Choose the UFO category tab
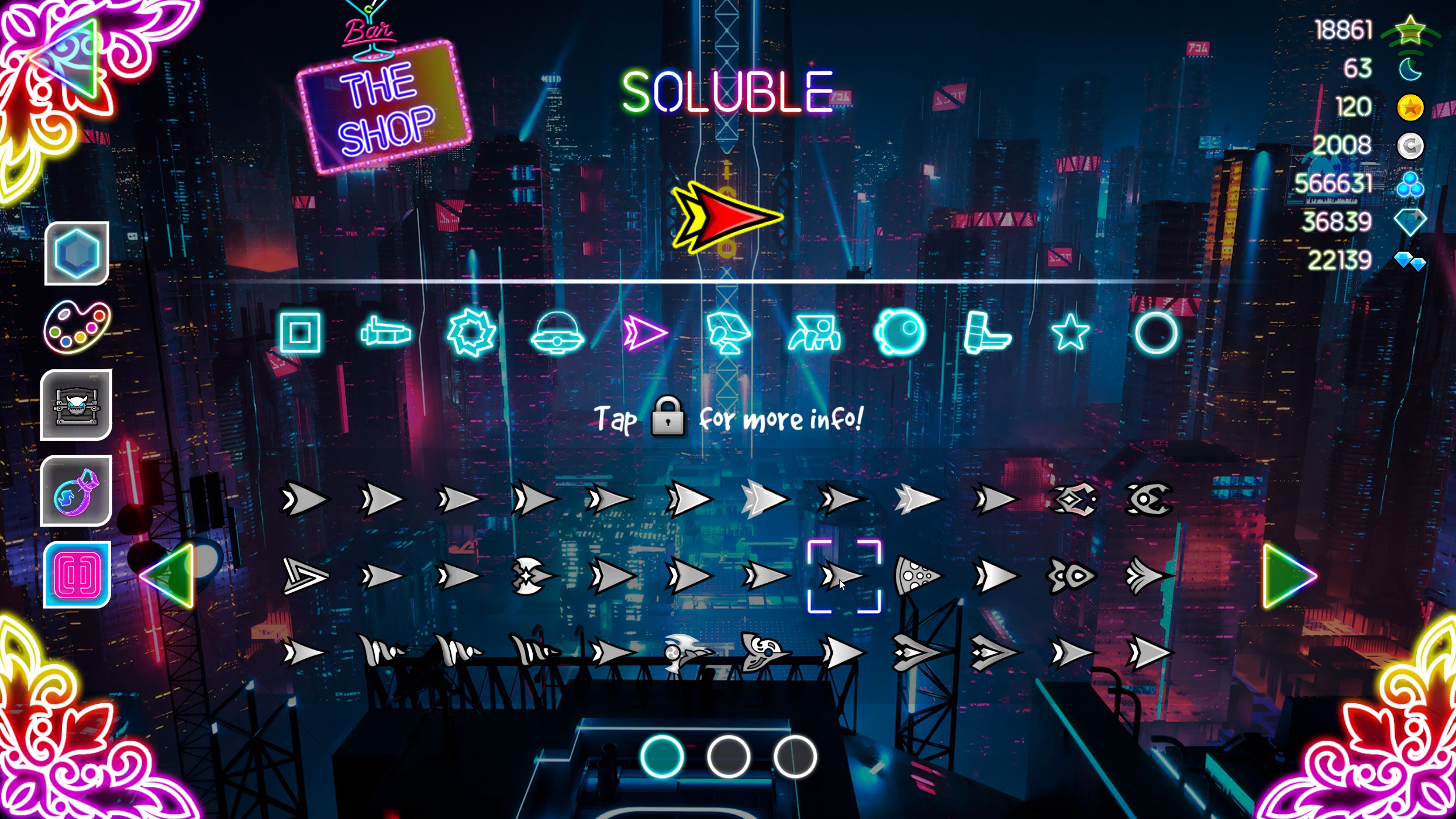 point(557,334)
